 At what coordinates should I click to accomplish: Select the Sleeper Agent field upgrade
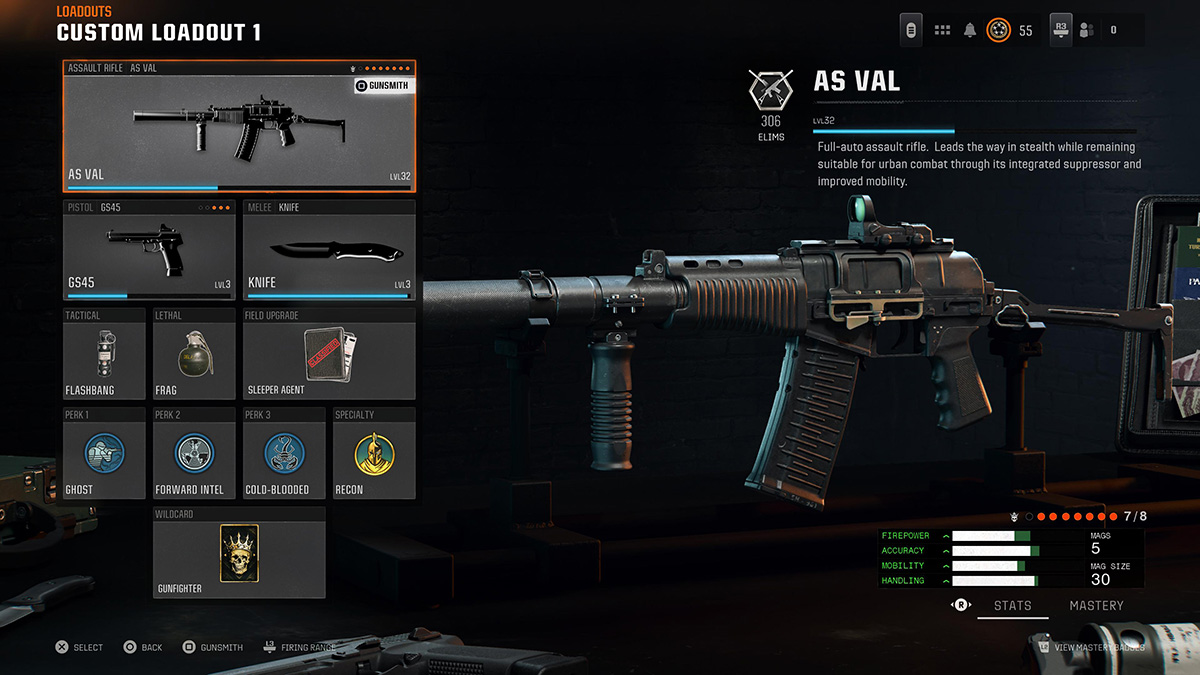point(328,354)
